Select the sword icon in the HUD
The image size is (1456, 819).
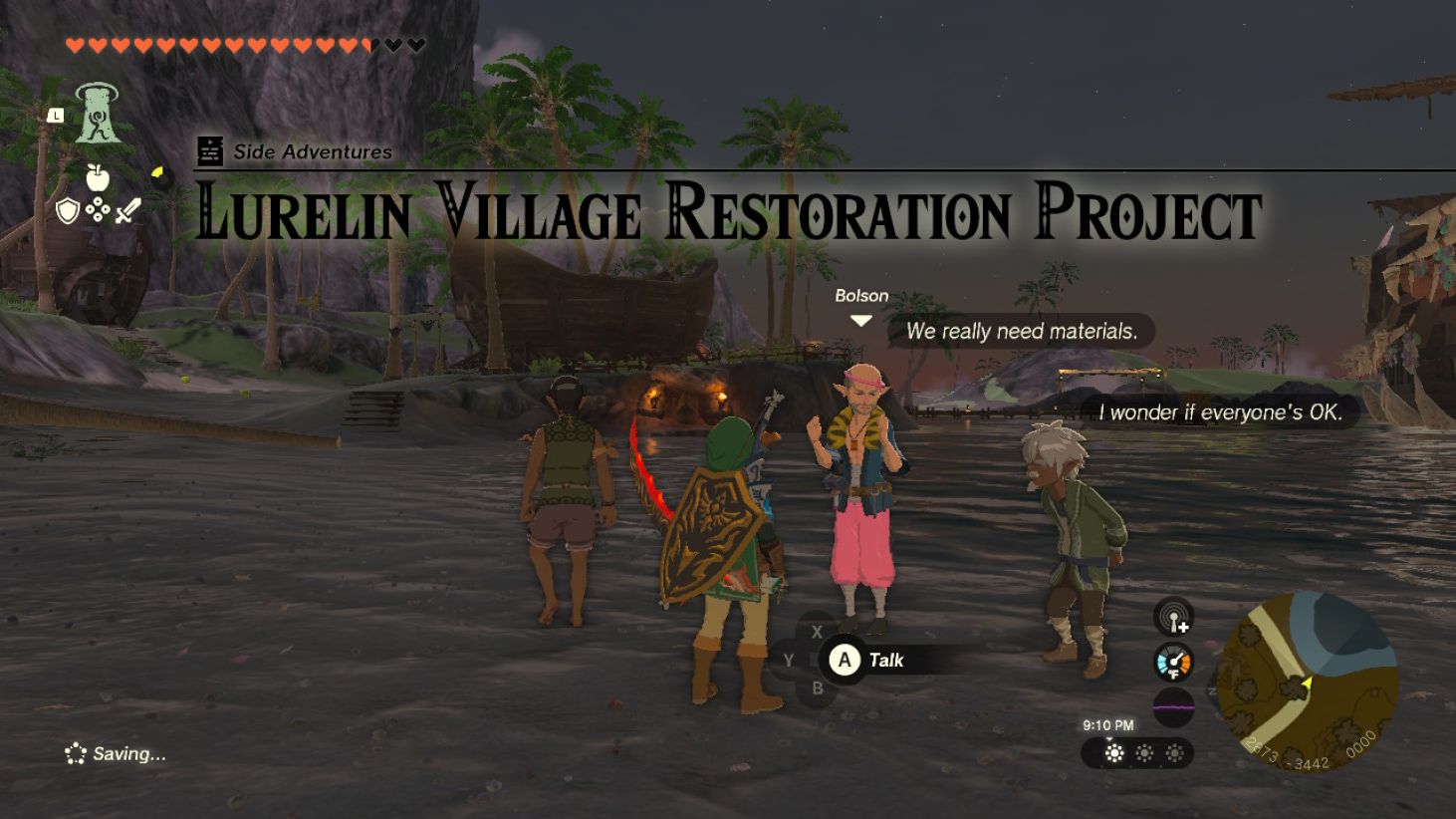coord(127,210)
